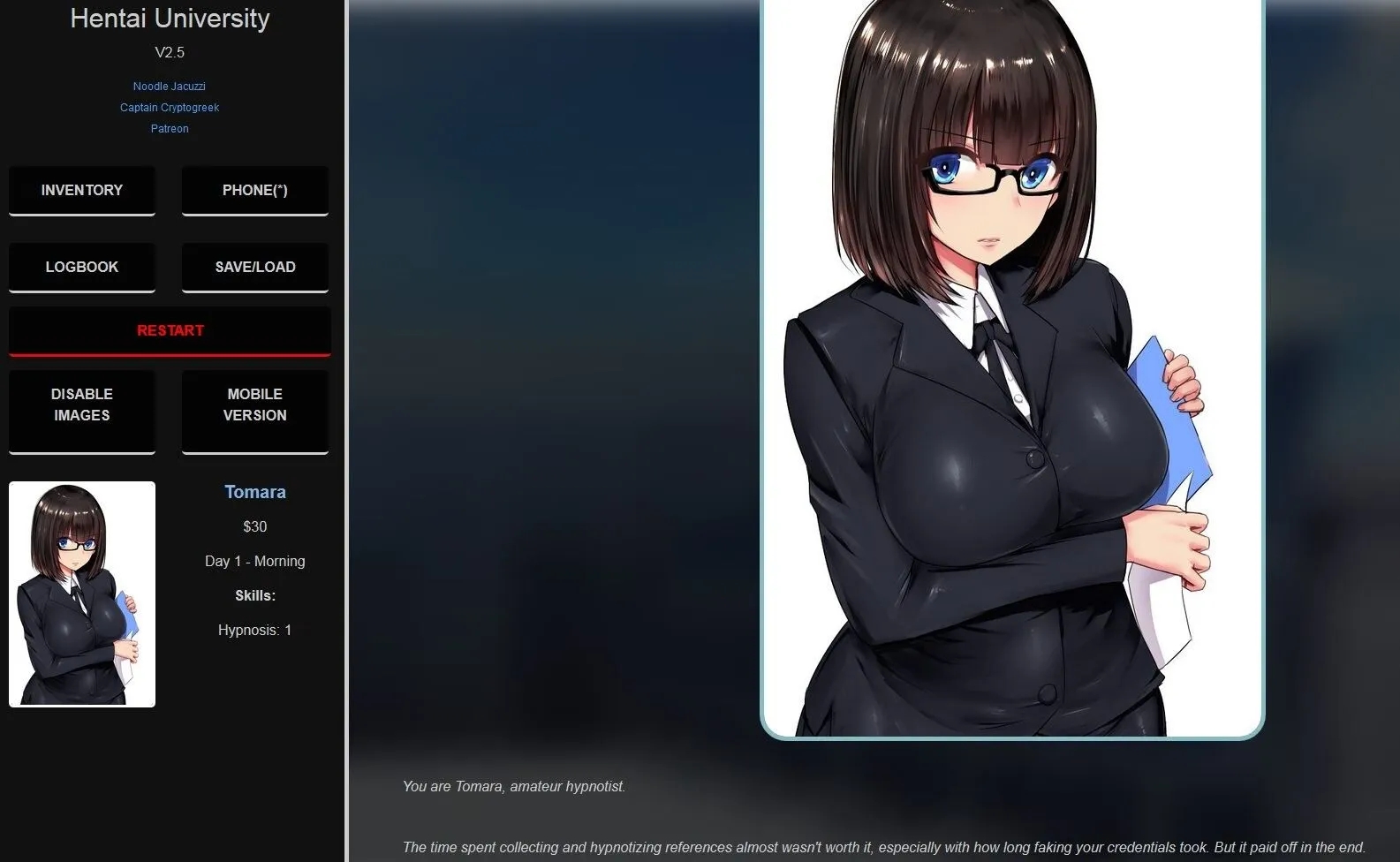Click the Skills header
1400x862 pixels.
pos(254,594)
